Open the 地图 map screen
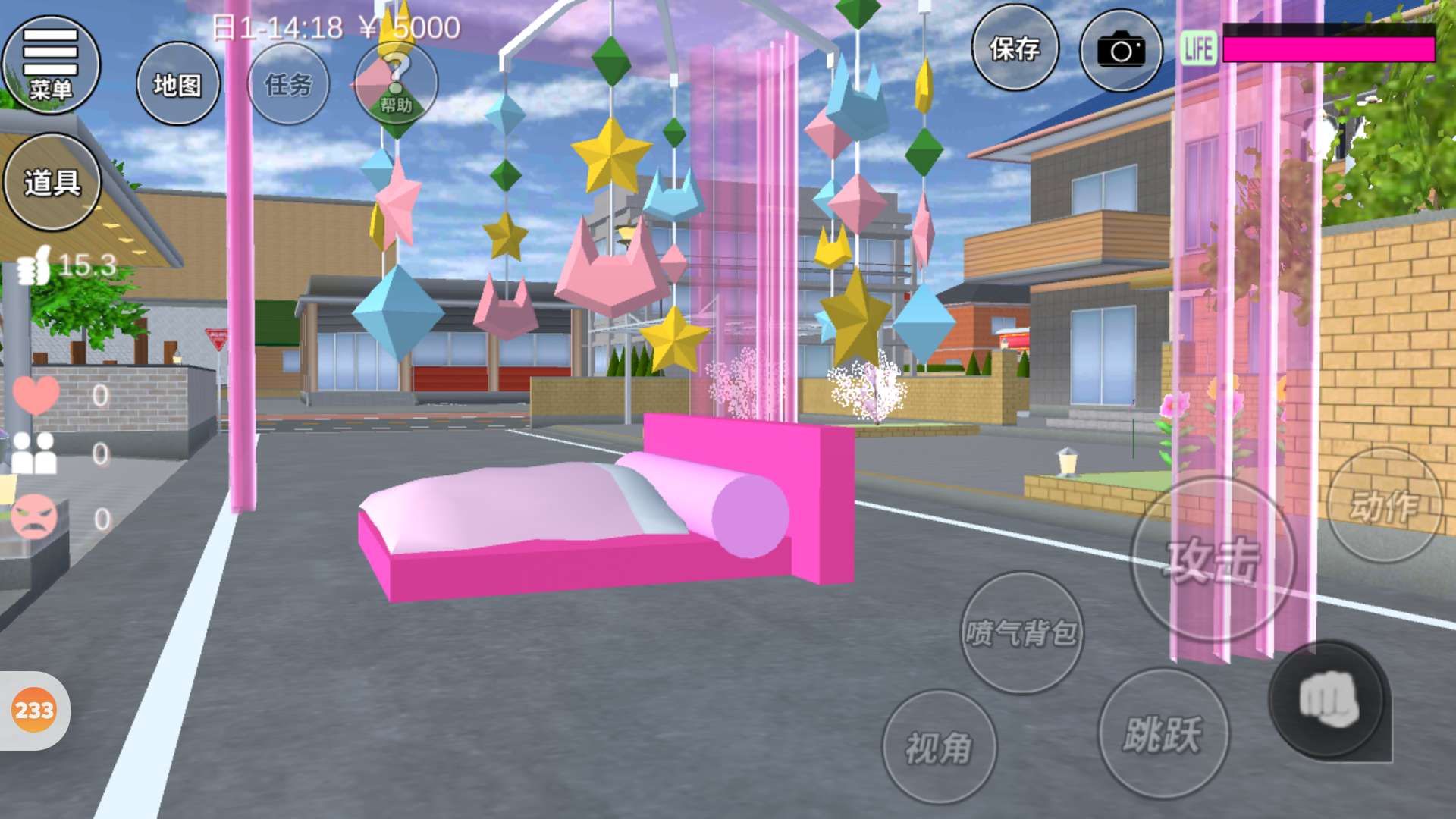 tap(178, 84)
